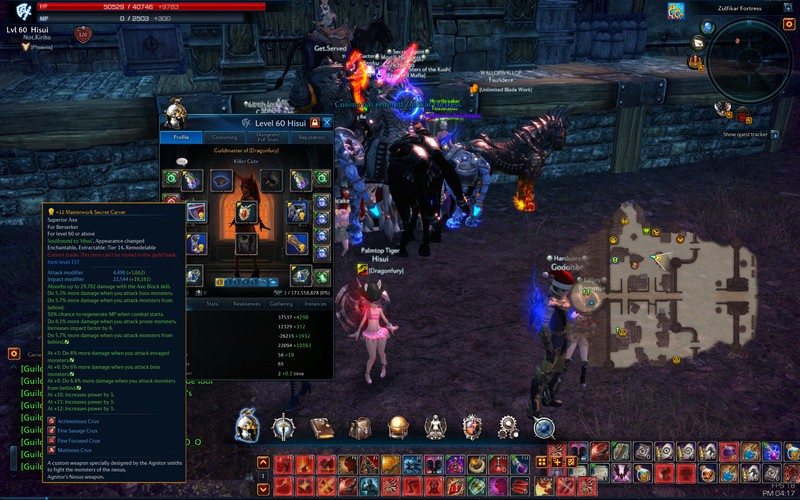Switch to the Costuming tab

[225, 137]
